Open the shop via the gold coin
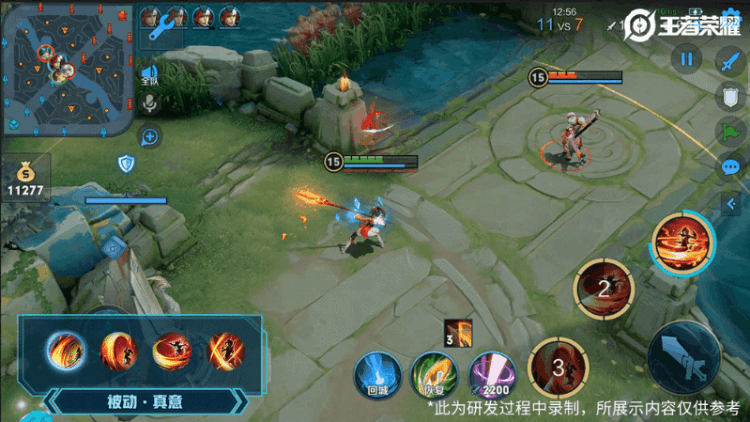 (25, 176)
